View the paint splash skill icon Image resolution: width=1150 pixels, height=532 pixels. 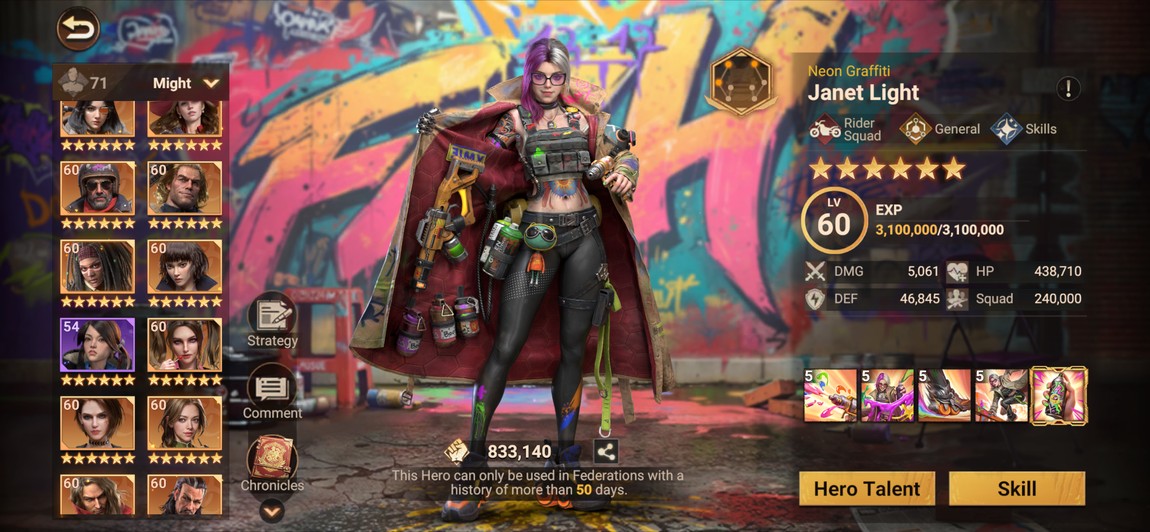(x=830, y=395)
